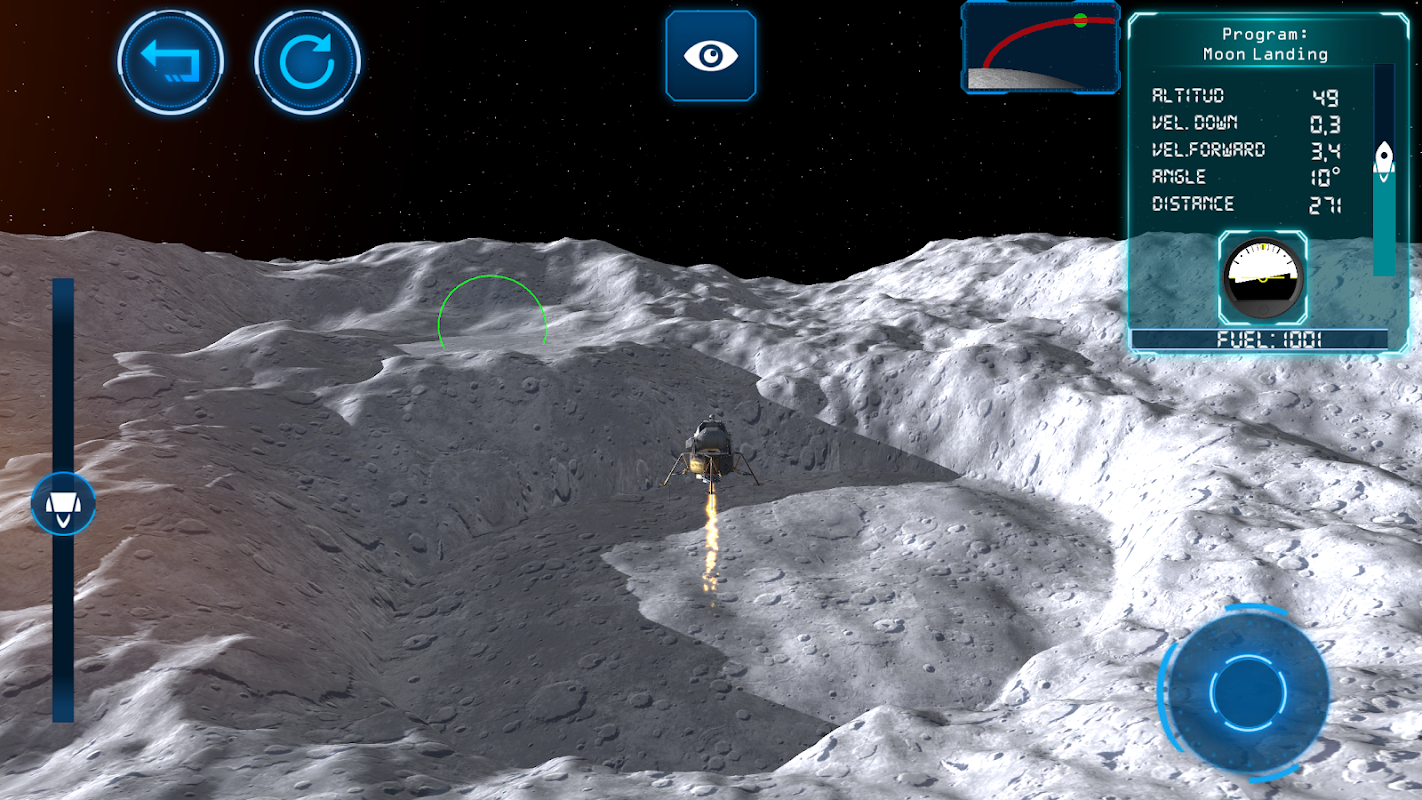Click the throttle slider handle
This screenshot has height=800, width=1422.
coord(63,504)
